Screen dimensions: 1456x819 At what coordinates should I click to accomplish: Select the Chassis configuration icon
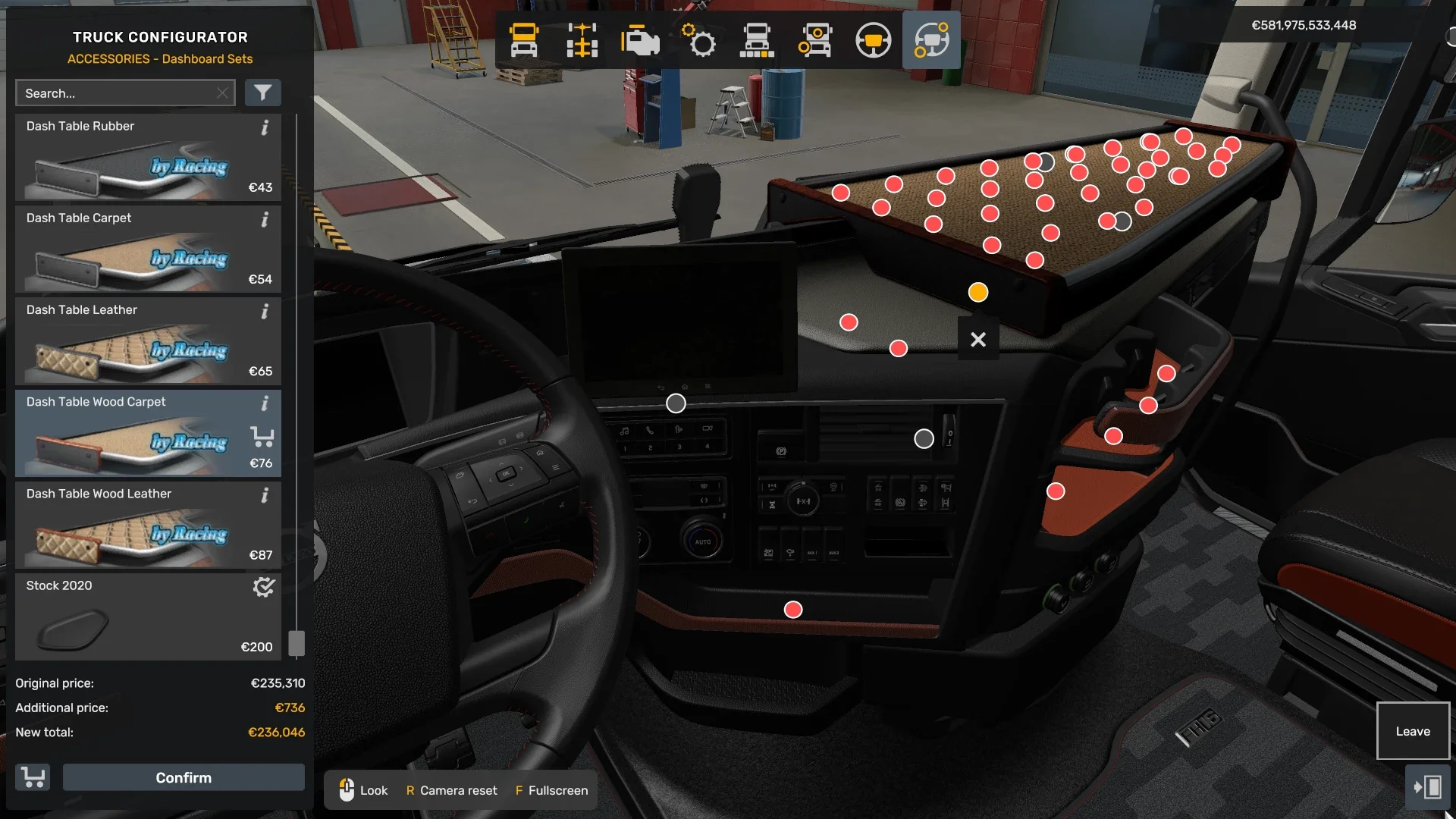[x=582, y=40]
